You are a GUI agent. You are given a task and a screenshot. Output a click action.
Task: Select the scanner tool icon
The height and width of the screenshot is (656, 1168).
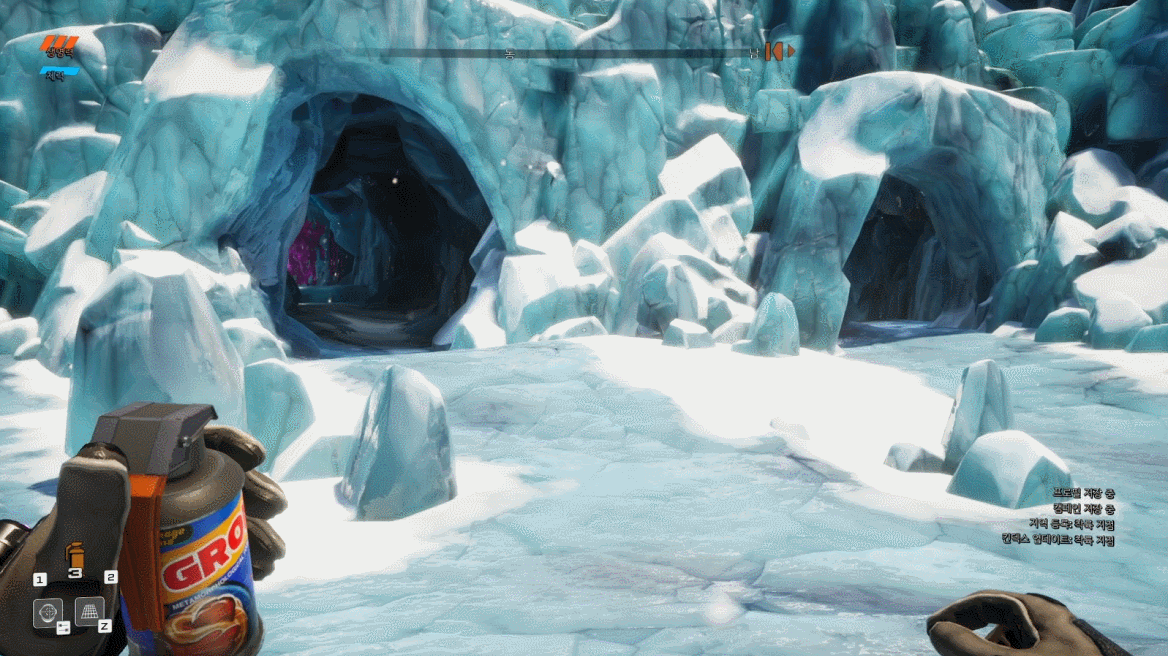[x=47, y=612]
